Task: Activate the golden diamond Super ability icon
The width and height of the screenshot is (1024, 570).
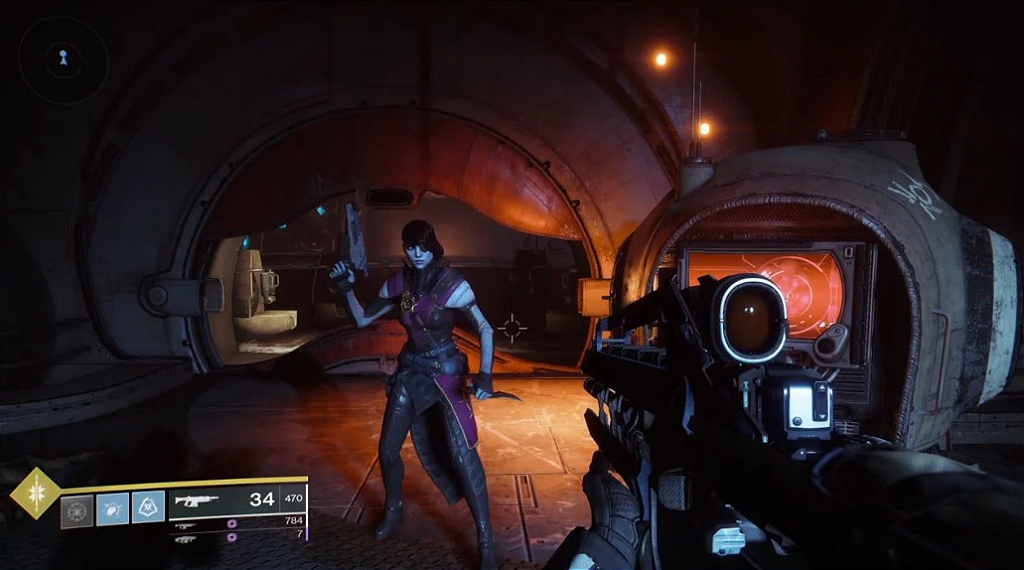Action: coord(35,493)
